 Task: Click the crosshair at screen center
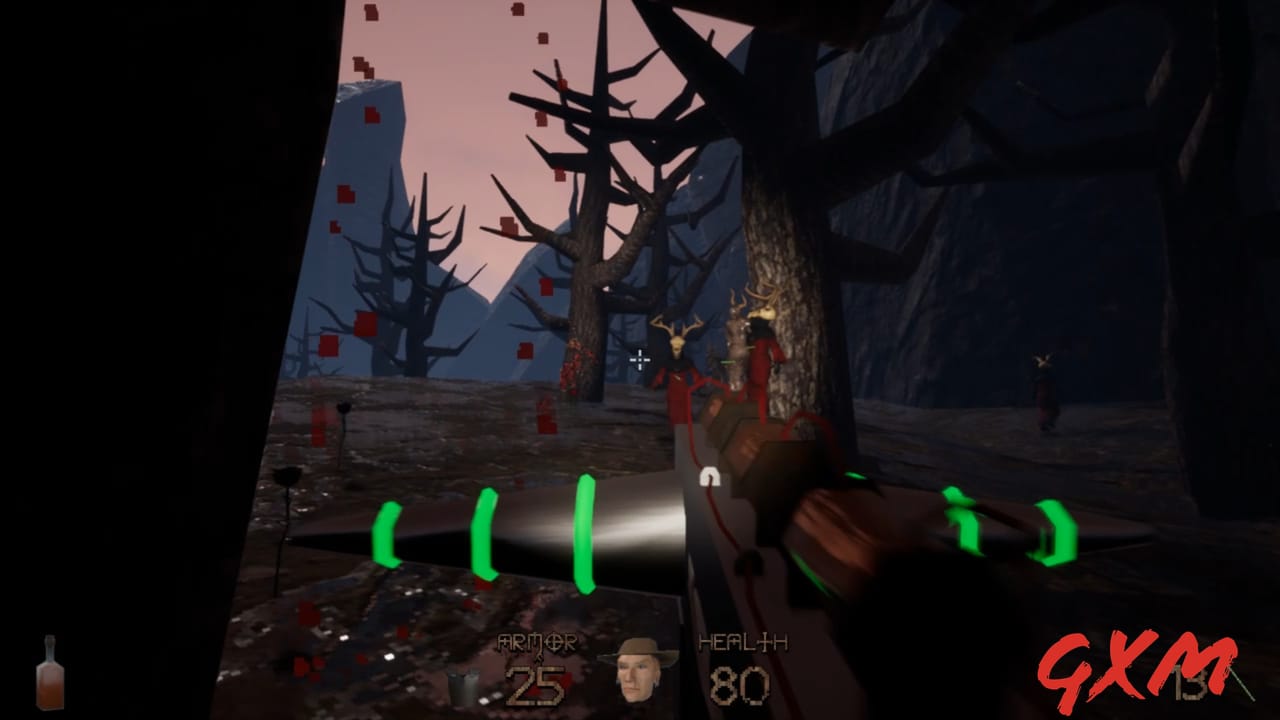638,360
